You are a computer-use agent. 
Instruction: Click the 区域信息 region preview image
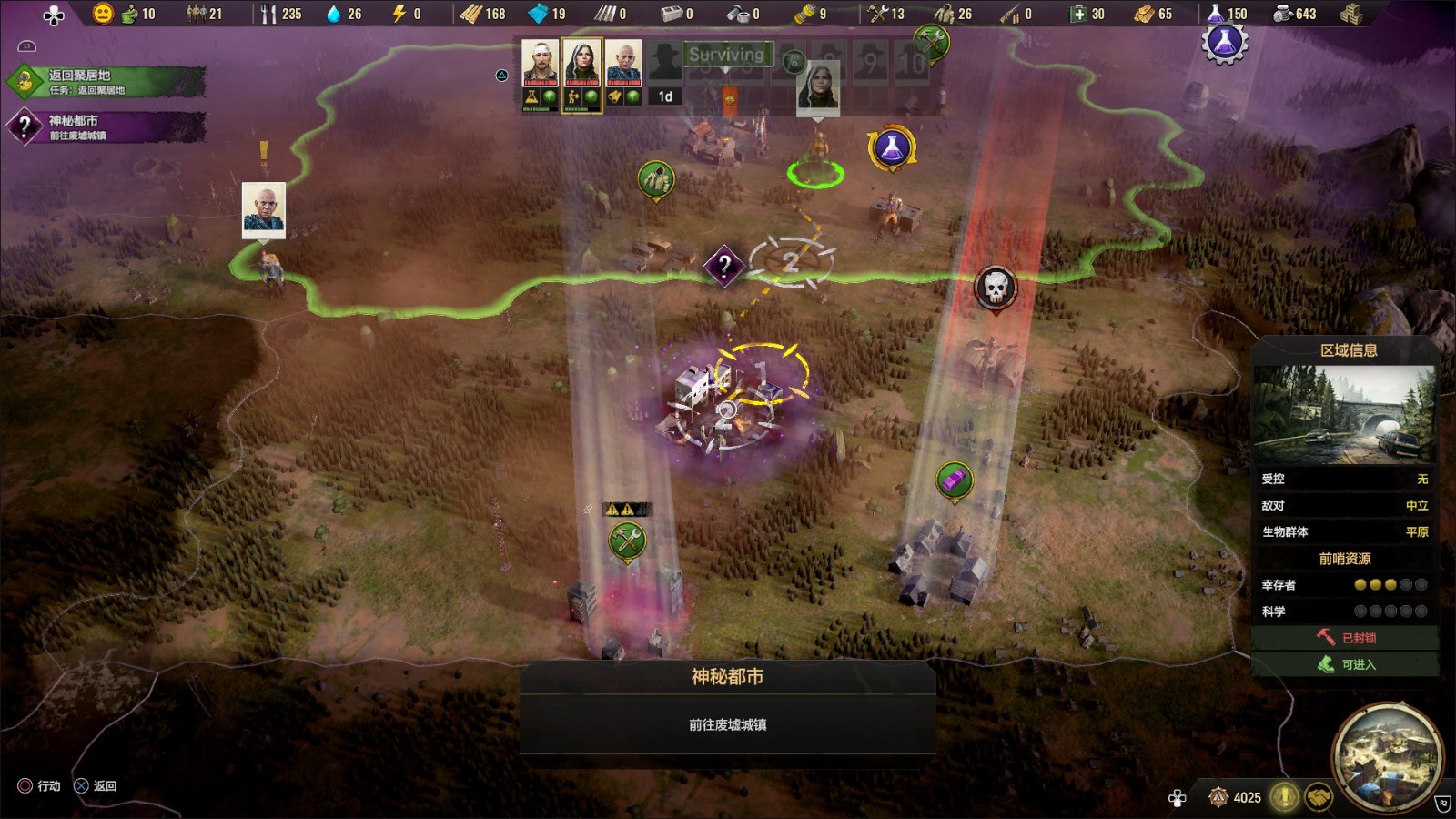tap(1344, 414)
